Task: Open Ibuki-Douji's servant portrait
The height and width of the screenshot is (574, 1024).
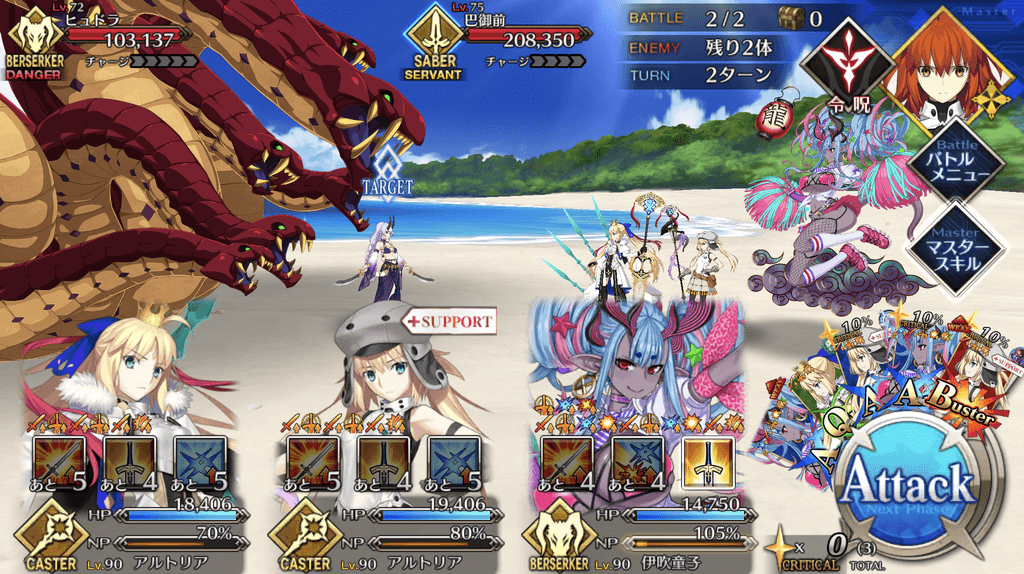Action: (x=635, y=370)
